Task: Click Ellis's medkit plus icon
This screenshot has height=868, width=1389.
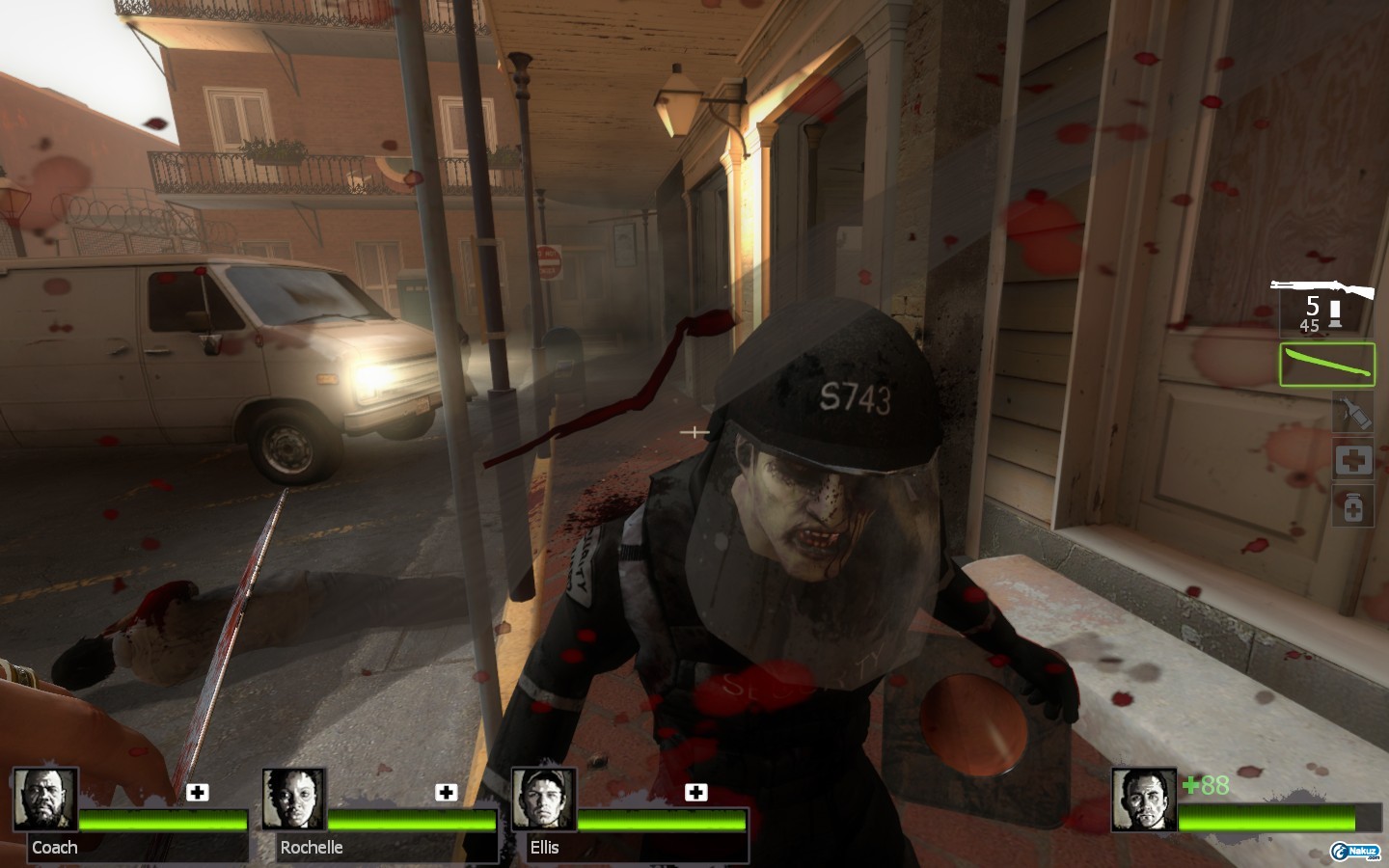Action: pyautogui.click(x=695, y=793)
